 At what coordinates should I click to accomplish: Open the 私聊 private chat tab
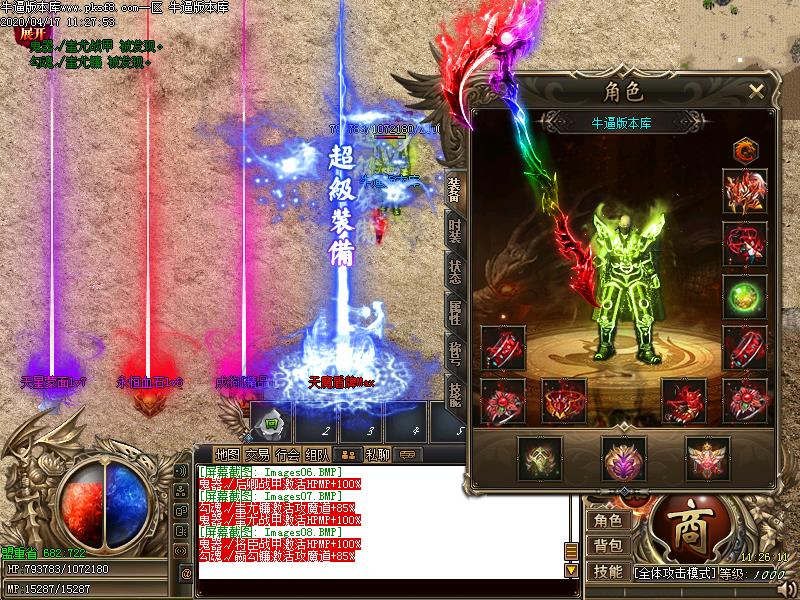point(377,453)
